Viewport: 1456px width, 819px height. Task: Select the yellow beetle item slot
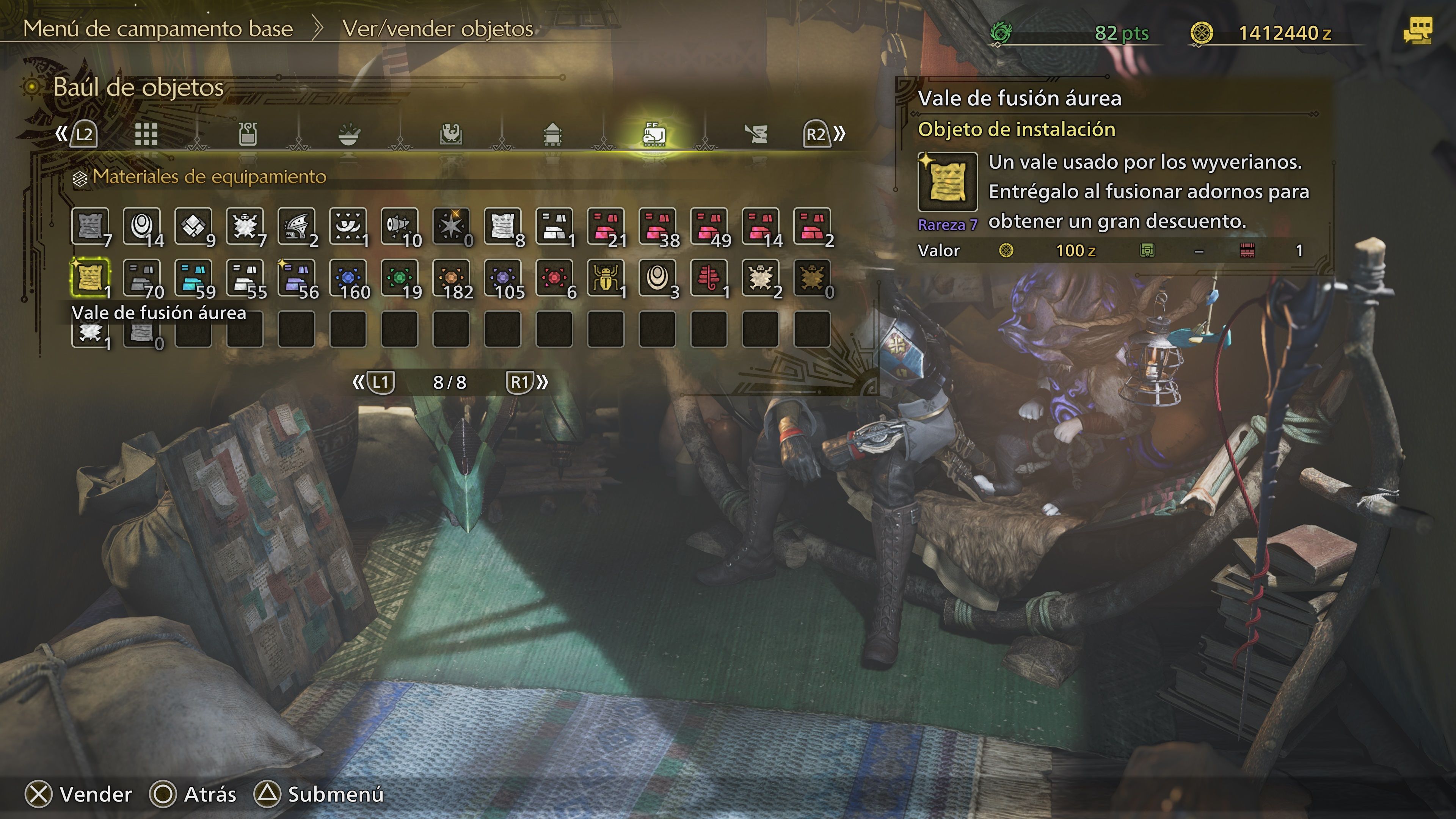pyautogui.click(x=606, y=277)
